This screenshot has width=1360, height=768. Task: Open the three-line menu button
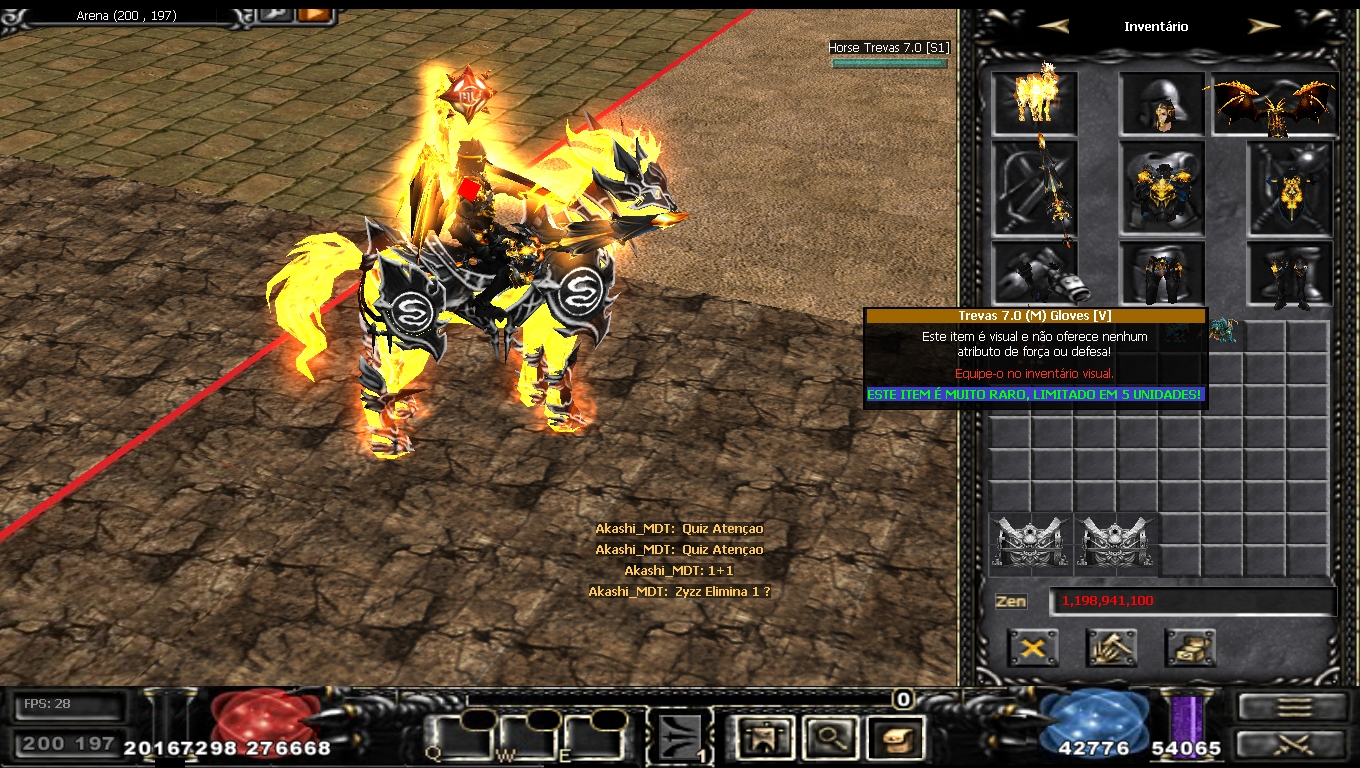(x=1293, y=706)
